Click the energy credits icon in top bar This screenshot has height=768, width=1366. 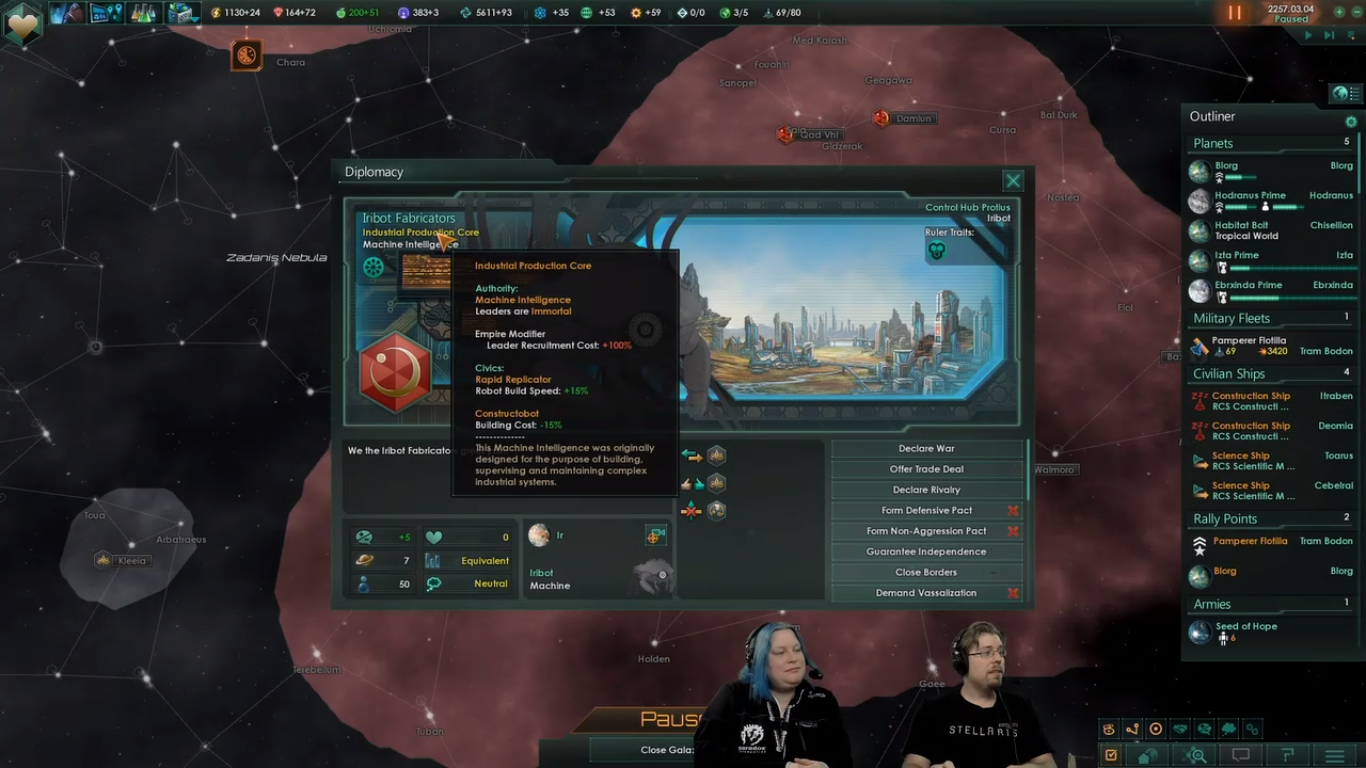click(216, 13)
